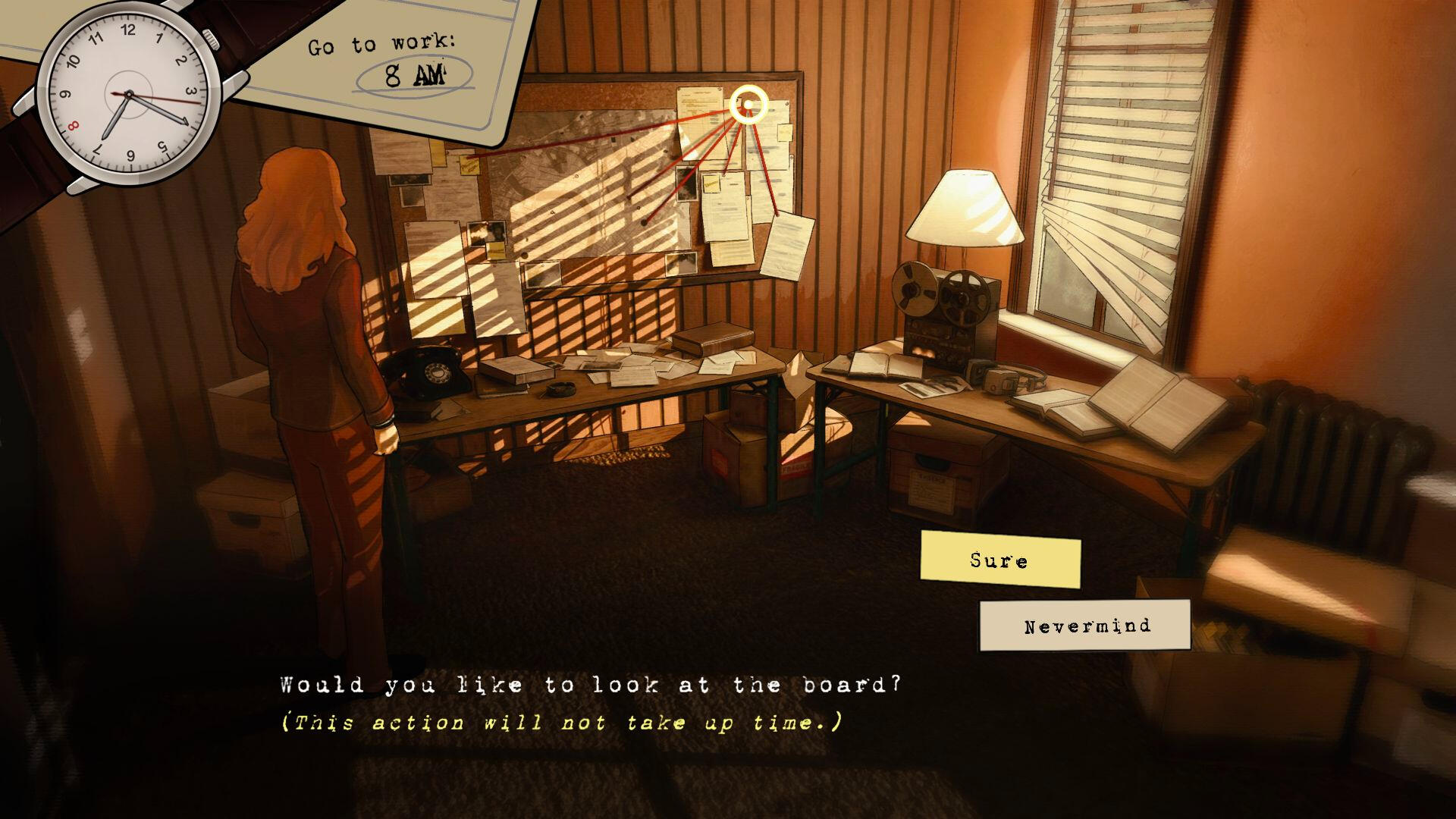
Task: Choose the "Sure" dialogue option
Action: tap(999, 560)
